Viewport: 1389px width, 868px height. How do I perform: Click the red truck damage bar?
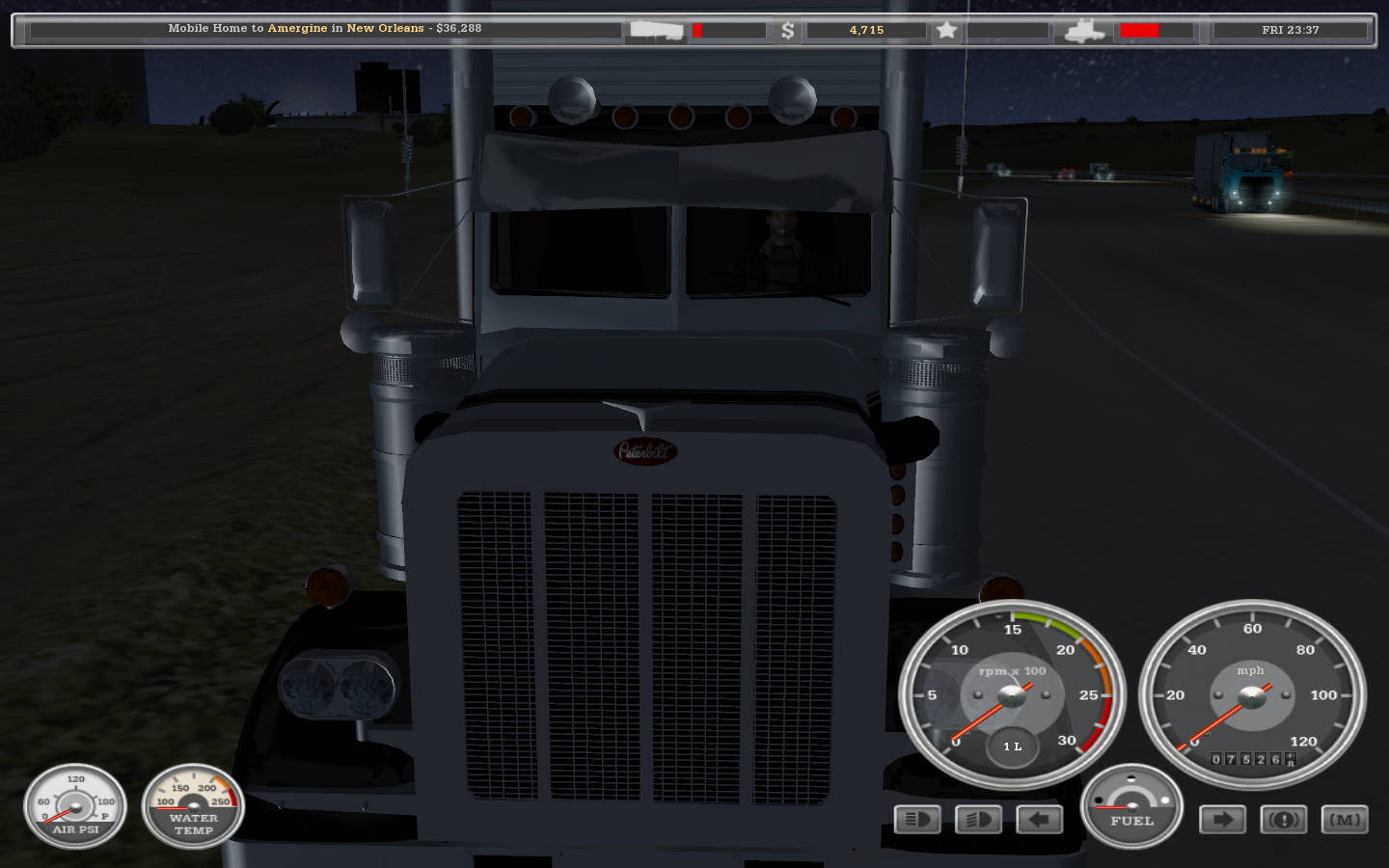pyautogui.click(x=1141, y=30)
